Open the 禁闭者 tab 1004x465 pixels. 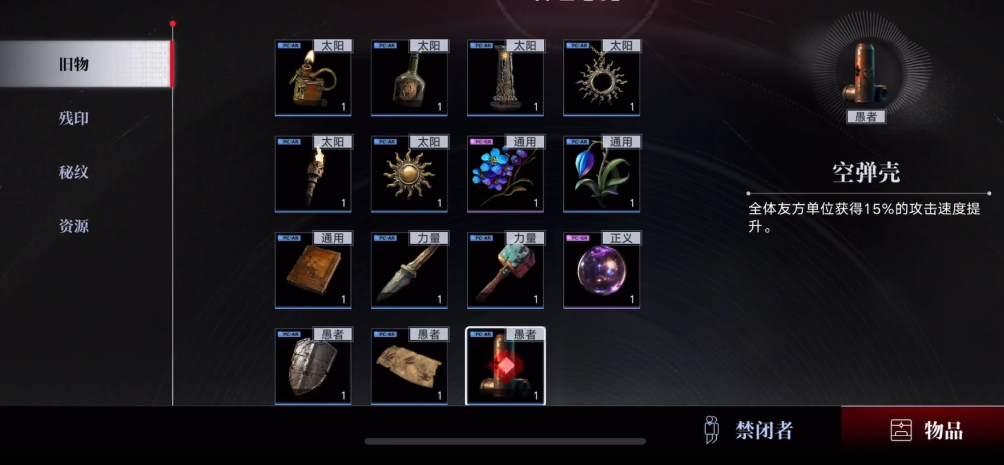click(x=749, y=431)
